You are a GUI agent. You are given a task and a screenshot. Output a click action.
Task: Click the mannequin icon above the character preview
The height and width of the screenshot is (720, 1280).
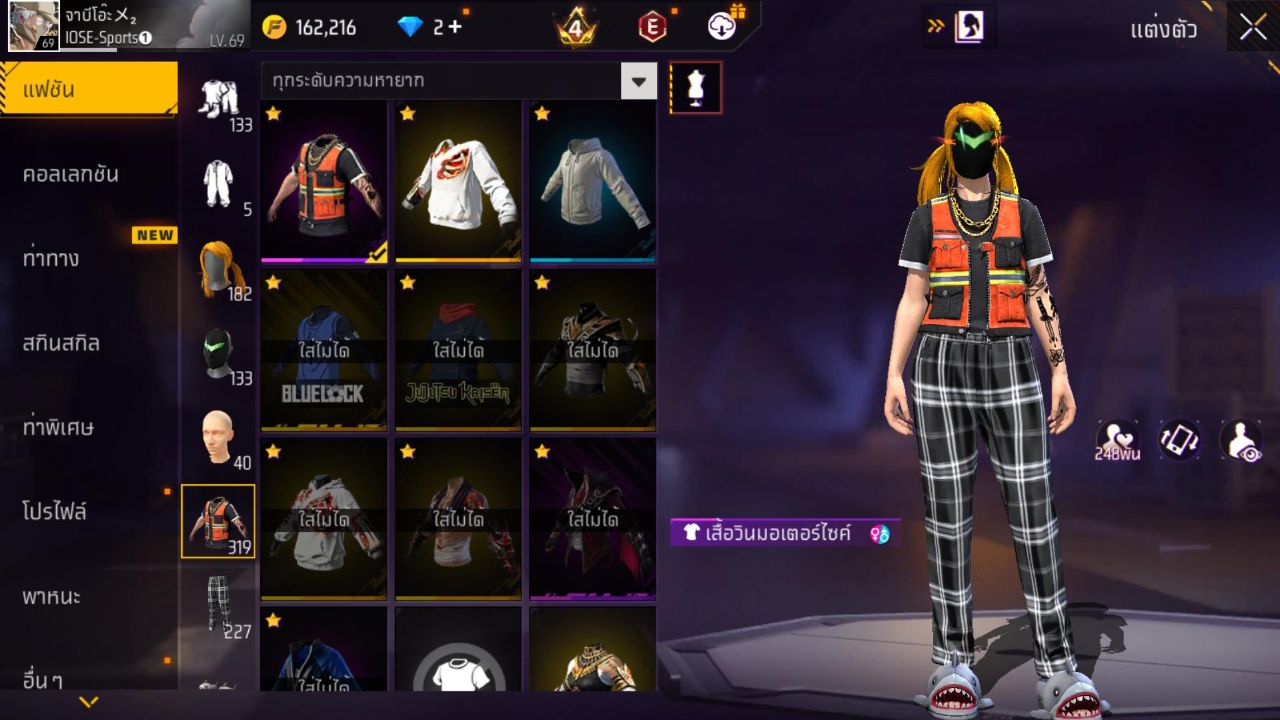coord(696,87)
